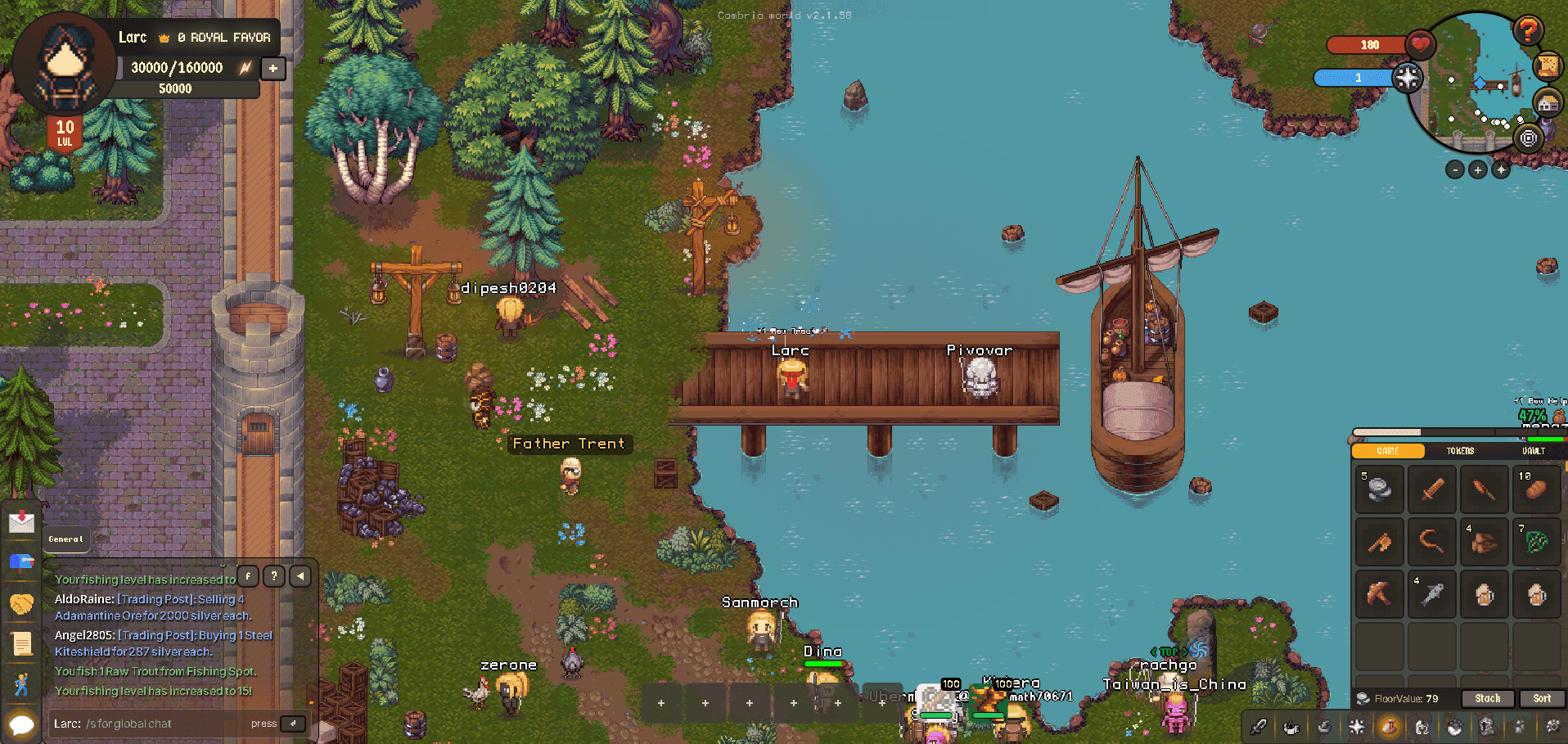The image size is (1568, 744).
Task: Open the blue mailbox icon
Action: pyautogui.click(x=21, y=561)
